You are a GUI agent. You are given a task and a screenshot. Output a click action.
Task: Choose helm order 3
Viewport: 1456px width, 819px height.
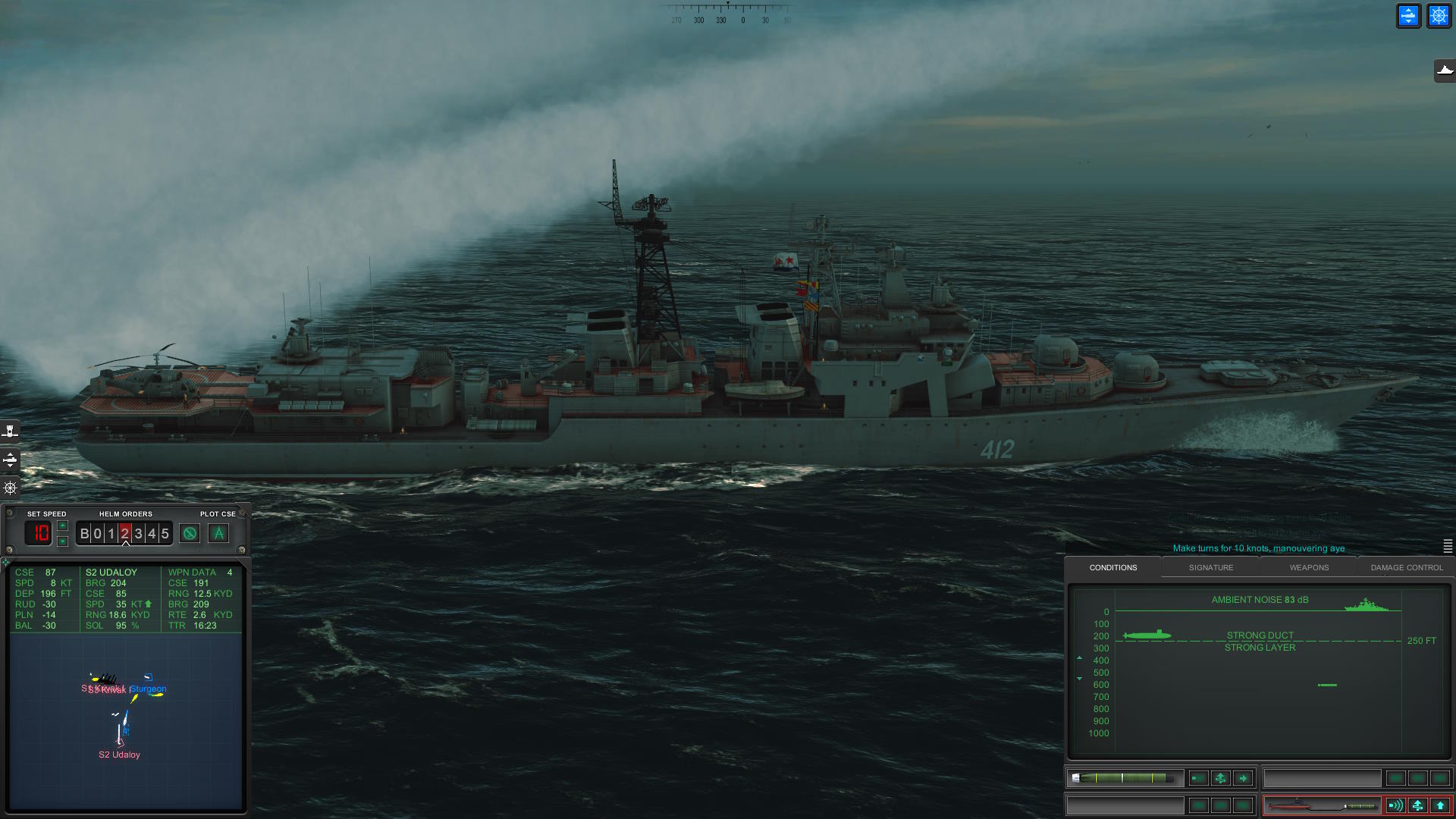pos(138,534)
